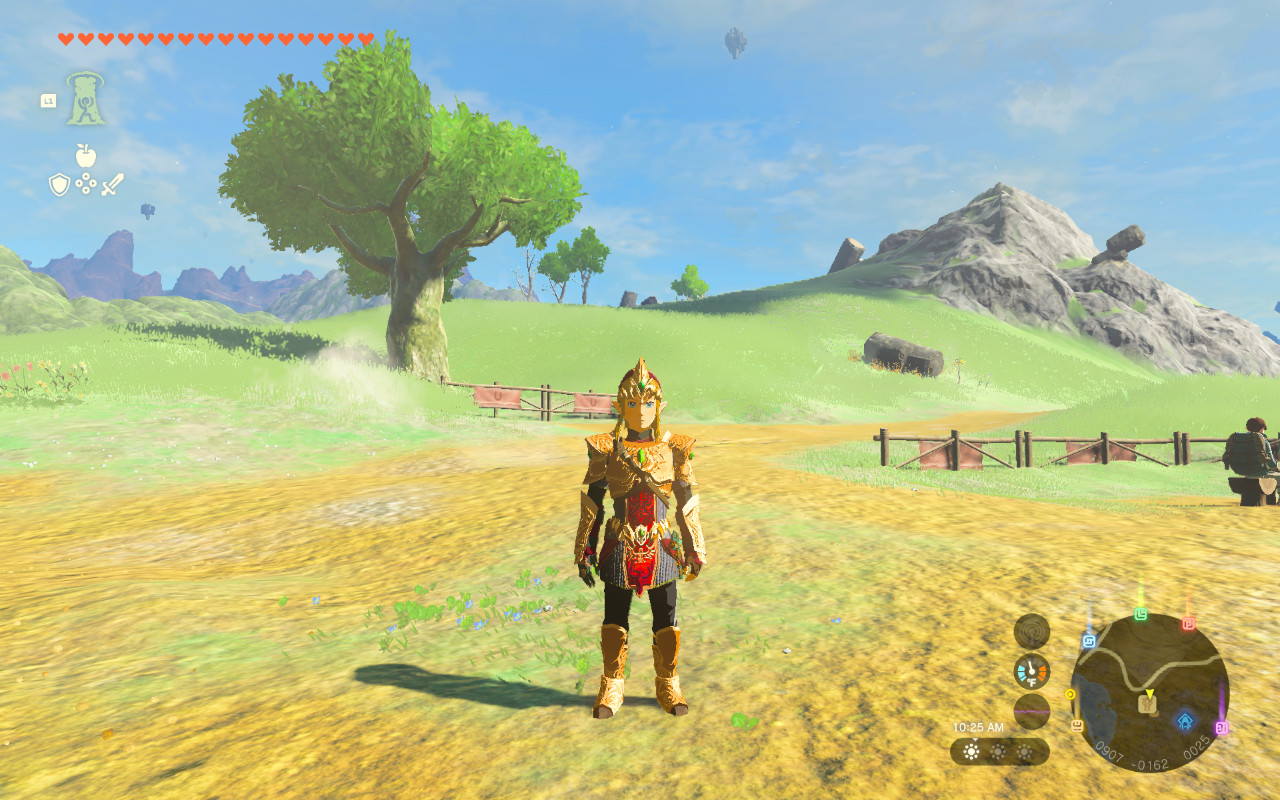
Task: Click the L1 button prompt label
Action: (x=49, y=100)
